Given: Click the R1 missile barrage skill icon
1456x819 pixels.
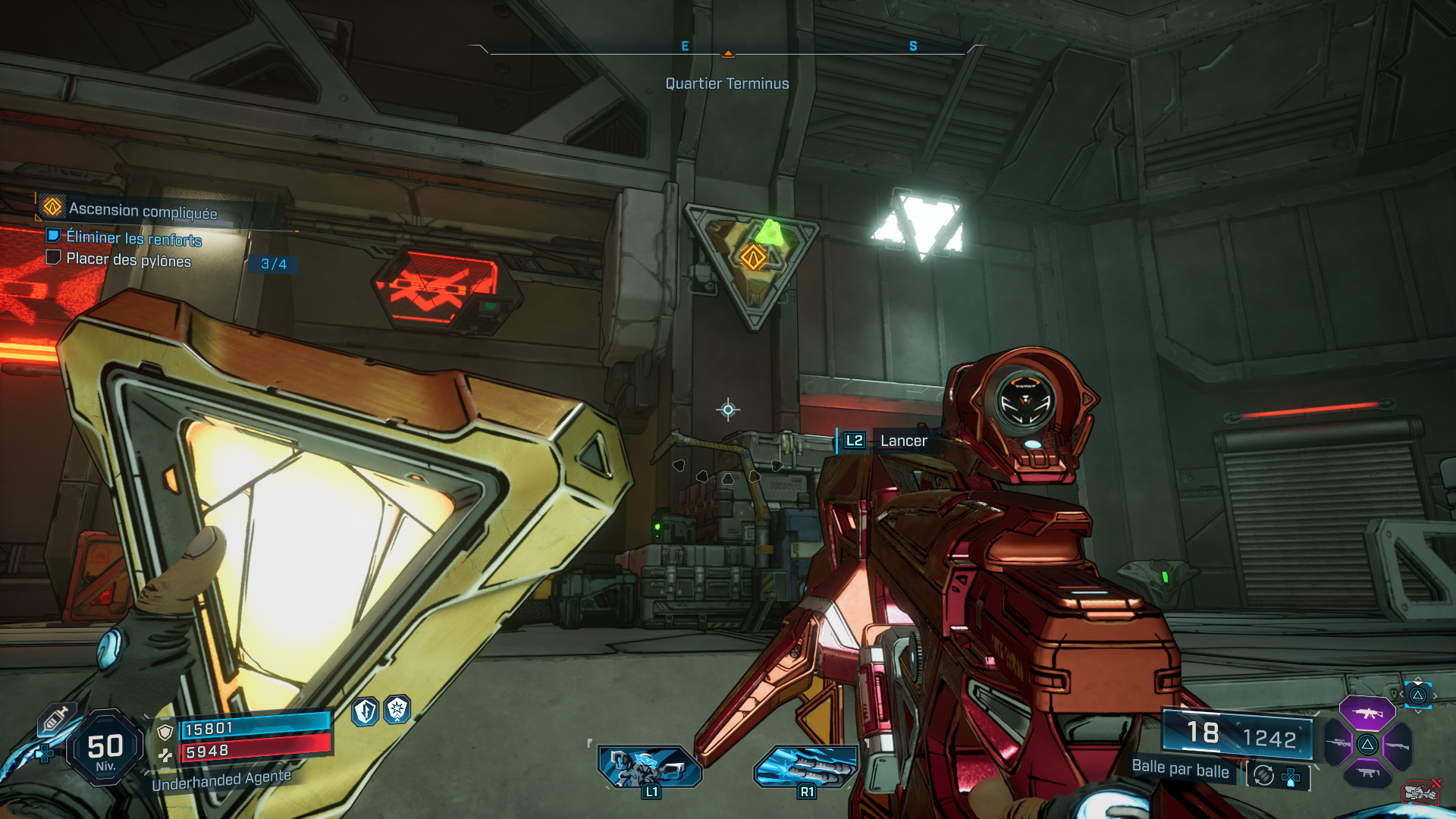Looking at the screenshot, I should point(806,766).
